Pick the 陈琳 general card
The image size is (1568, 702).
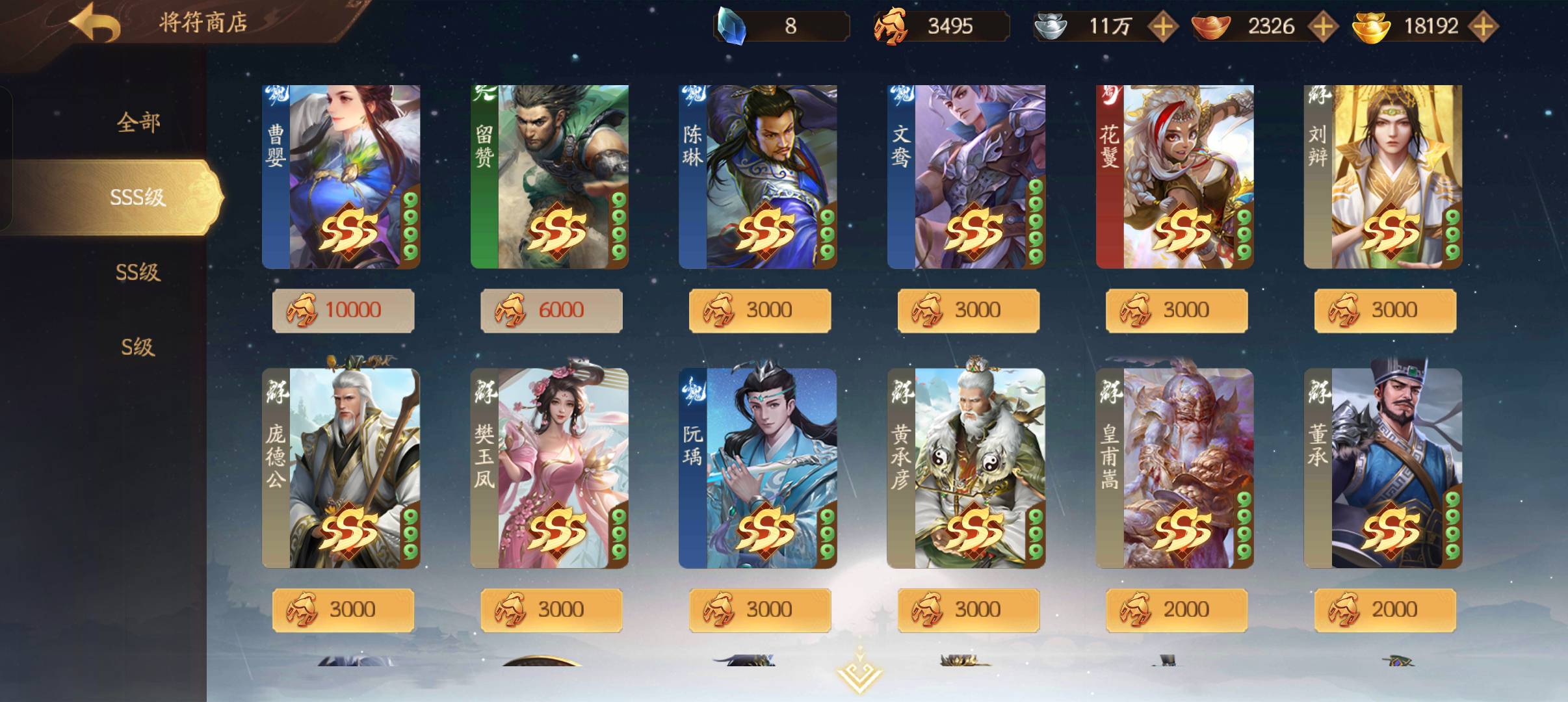757,177
